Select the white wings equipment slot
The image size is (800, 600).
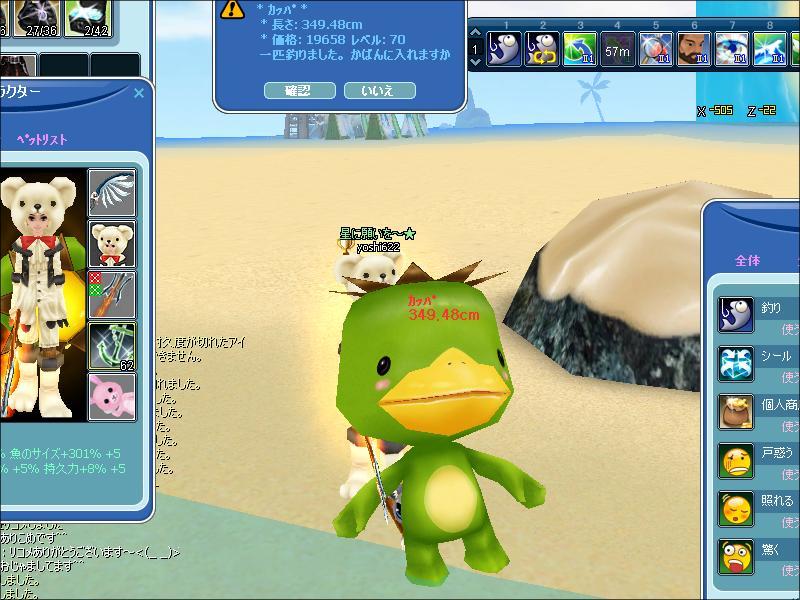pos(112,191)
